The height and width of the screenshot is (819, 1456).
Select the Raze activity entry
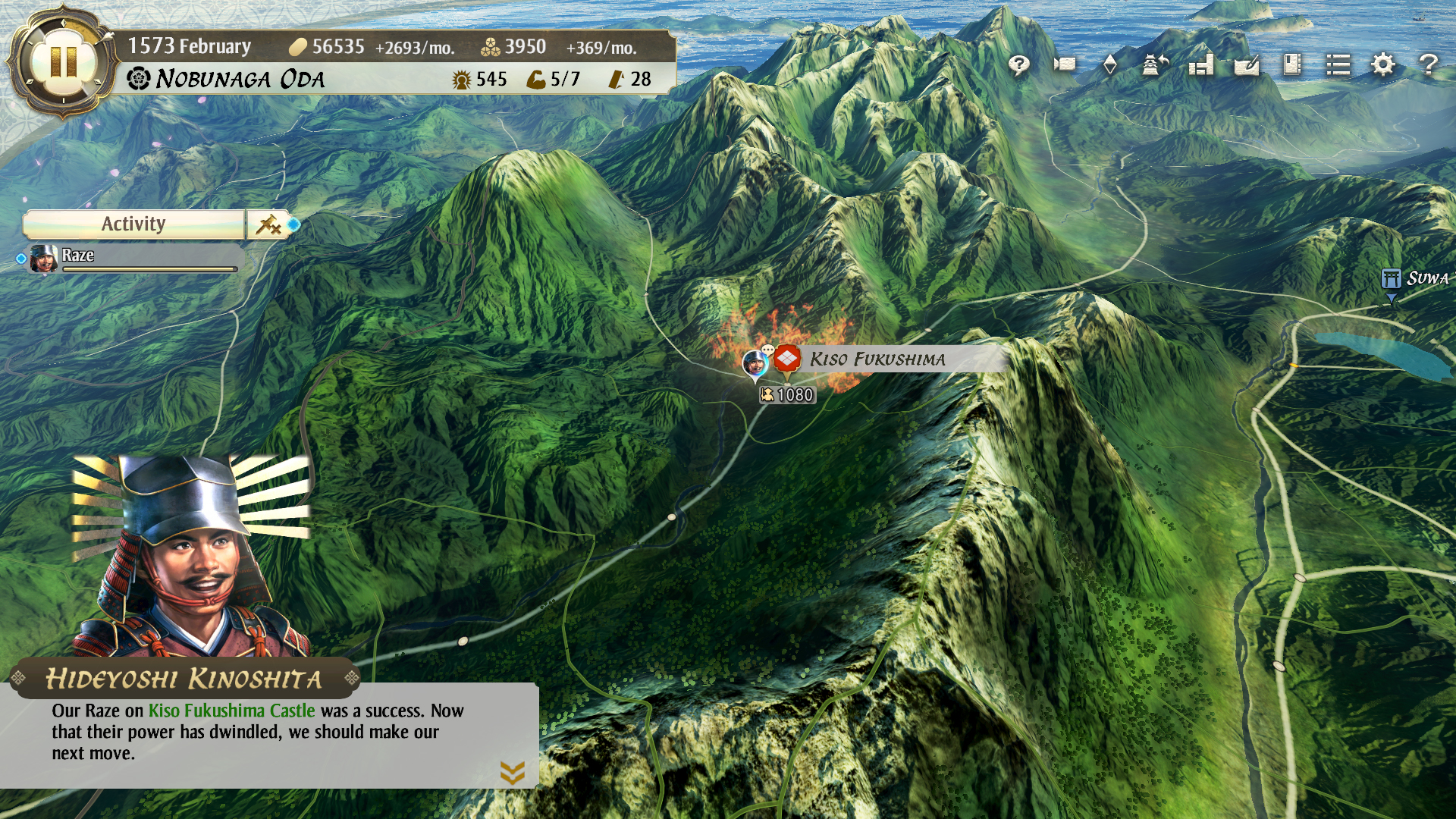click(133, 258)
